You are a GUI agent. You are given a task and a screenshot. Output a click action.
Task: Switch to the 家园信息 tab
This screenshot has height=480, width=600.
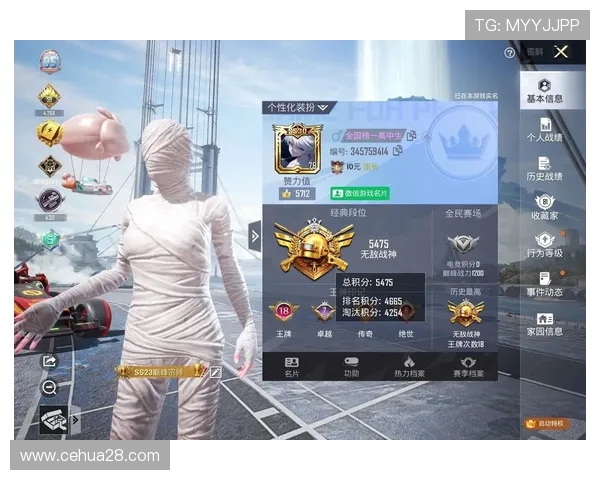point(545,324)
